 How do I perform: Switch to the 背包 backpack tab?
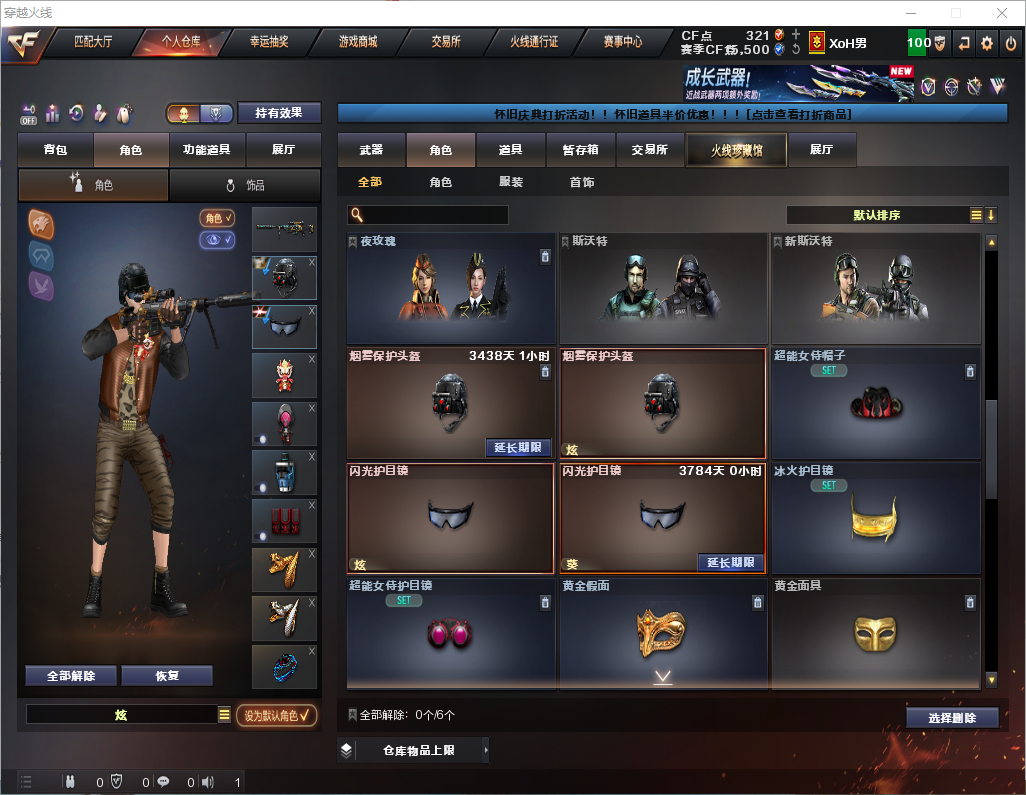(x=56, y=150)
